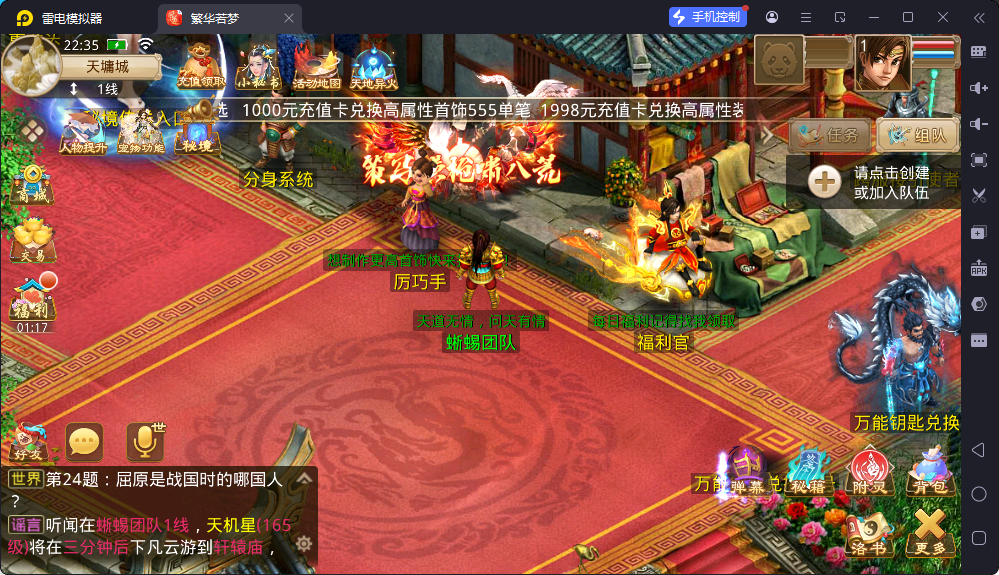Maximize the emulator window
Screen dimensions: 999x575
point(908,17)
